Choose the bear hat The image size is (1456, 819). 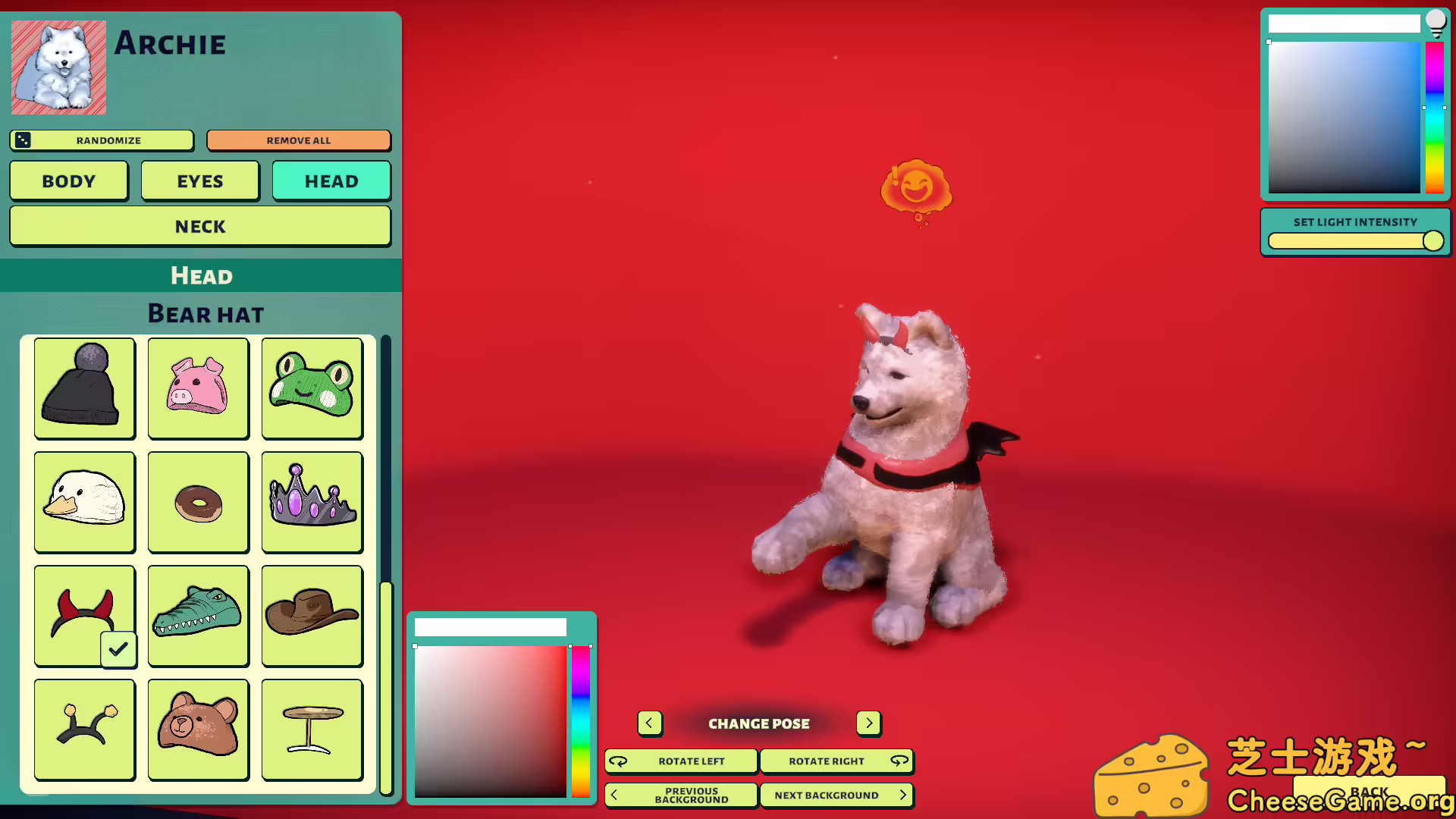pos(198,729)
